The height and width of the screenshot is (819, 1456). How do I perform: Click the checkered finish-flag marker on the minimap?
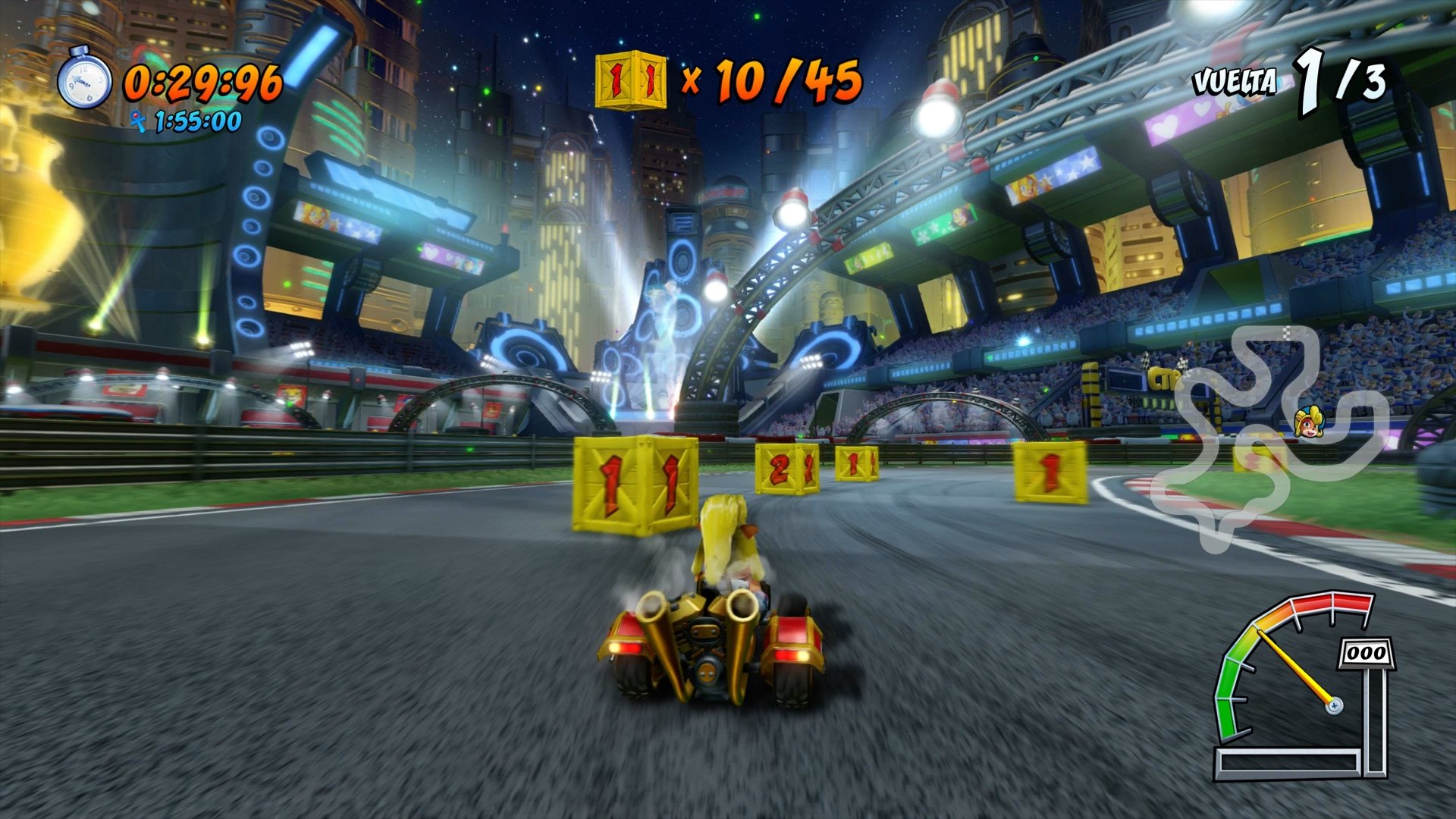tap(1287, 331)
